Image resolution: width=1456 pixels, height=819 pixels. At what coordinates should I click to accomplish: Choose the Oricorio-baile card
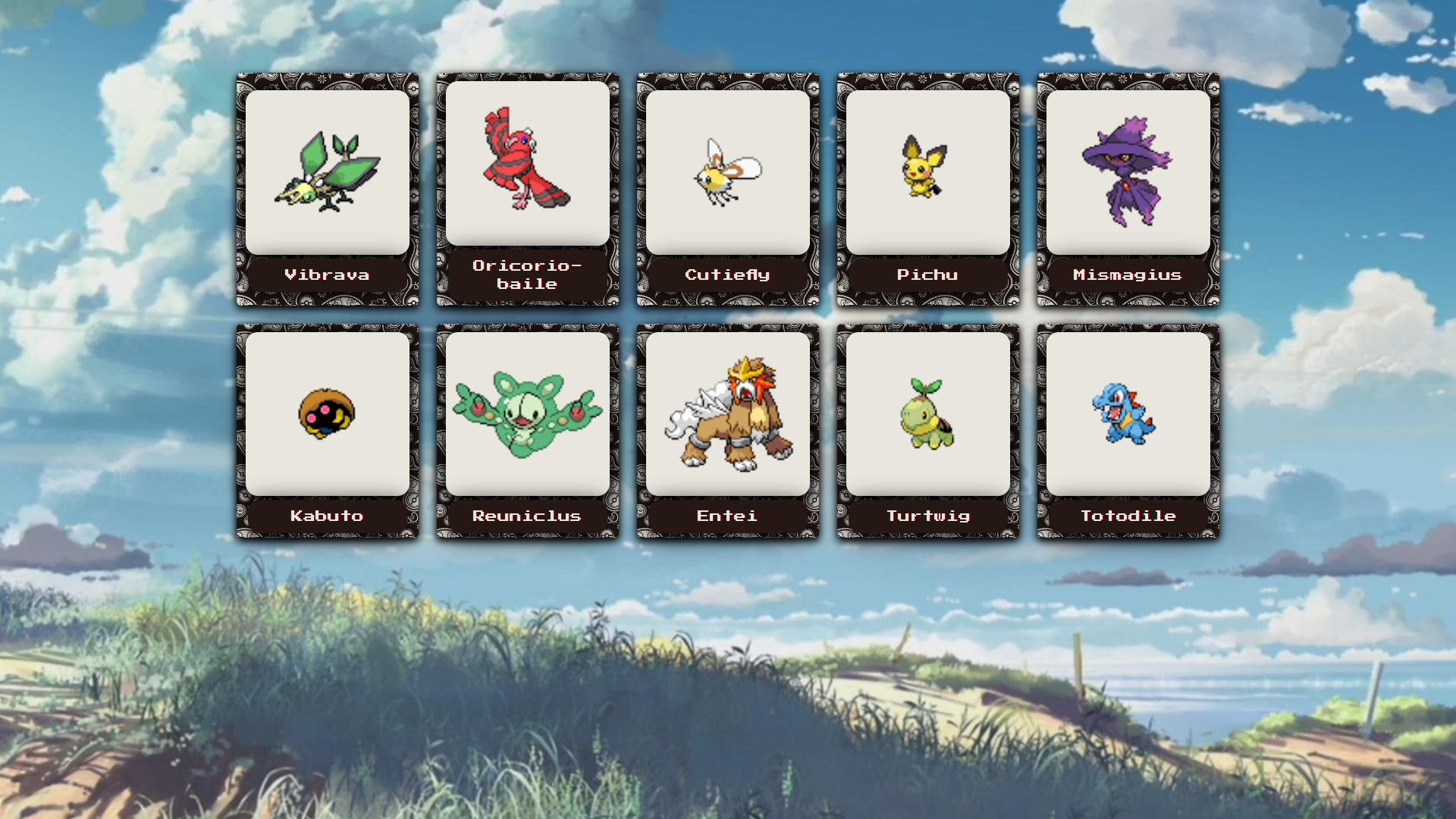coord(528,190)
